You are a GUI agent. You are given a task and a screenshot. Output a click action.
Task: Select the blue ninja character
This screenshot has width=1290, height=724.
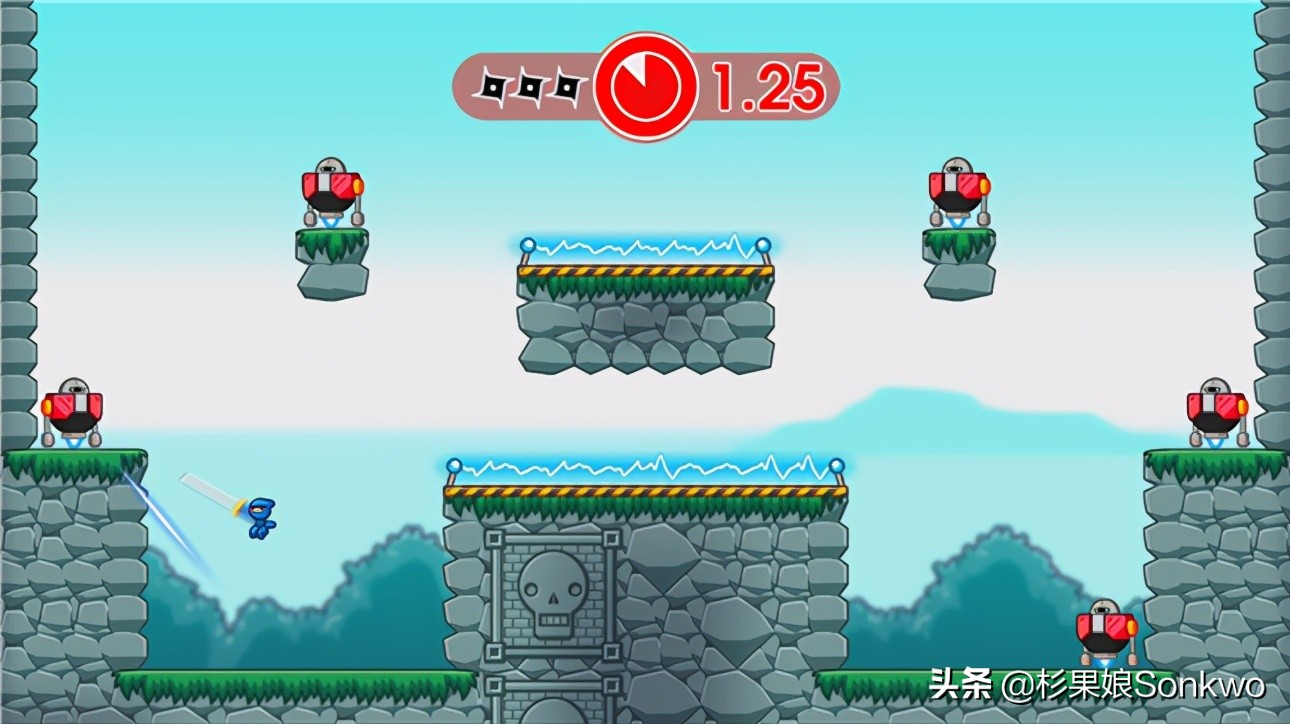[262, 512]
